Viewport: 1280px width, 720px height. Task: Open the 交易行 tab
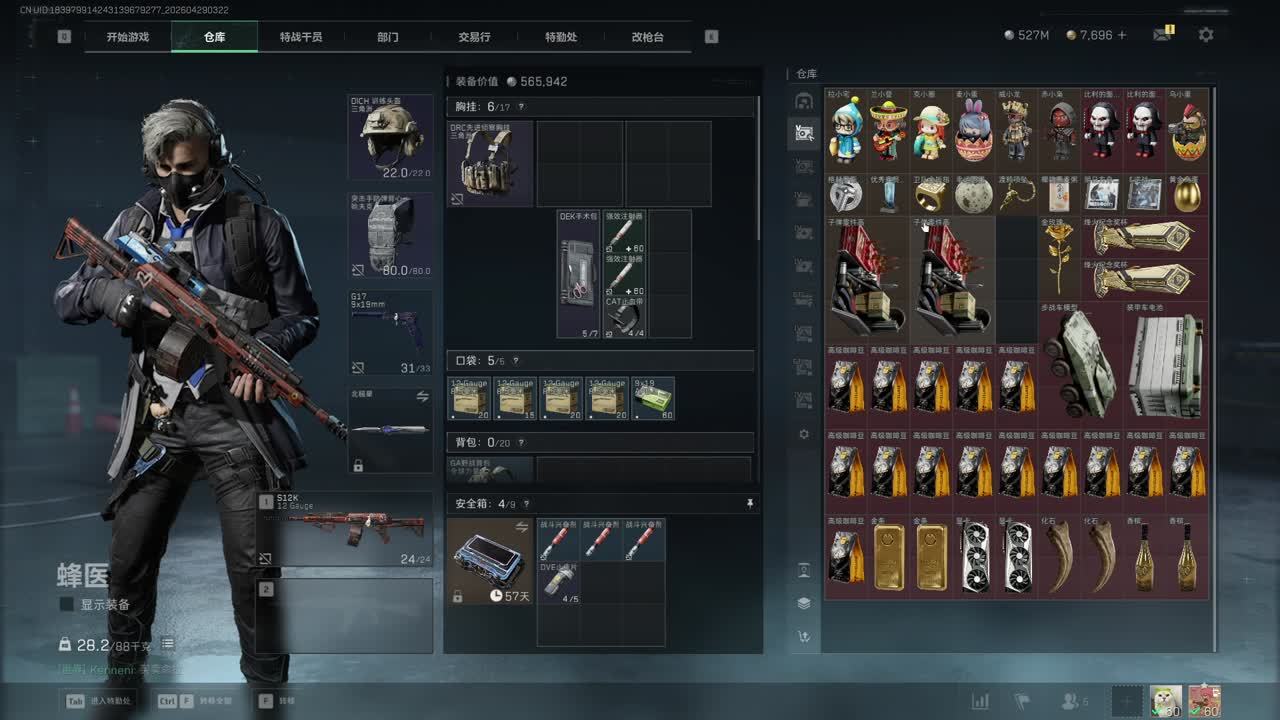coord(474,37)
